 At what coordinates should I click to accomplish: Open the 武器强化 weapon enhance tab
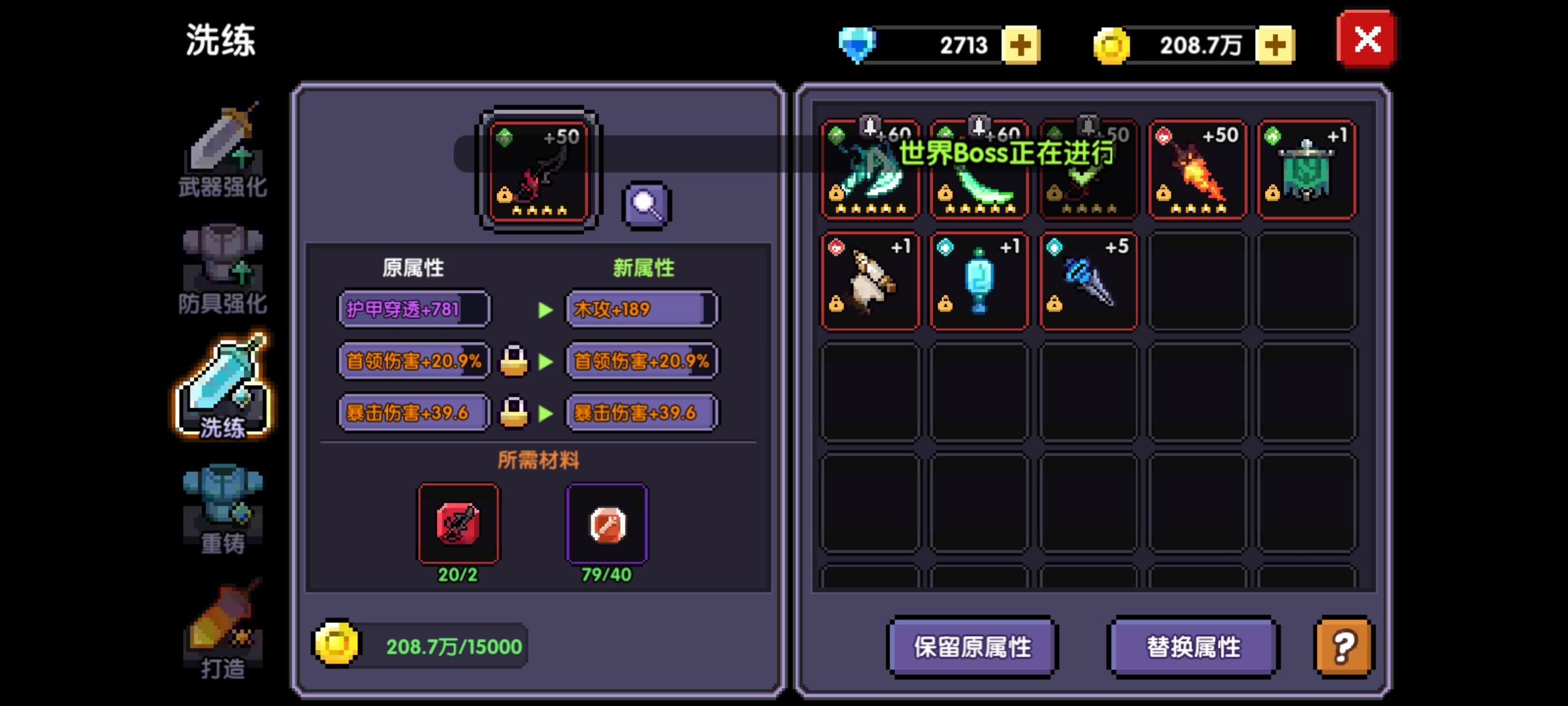(x=223, y=155)
